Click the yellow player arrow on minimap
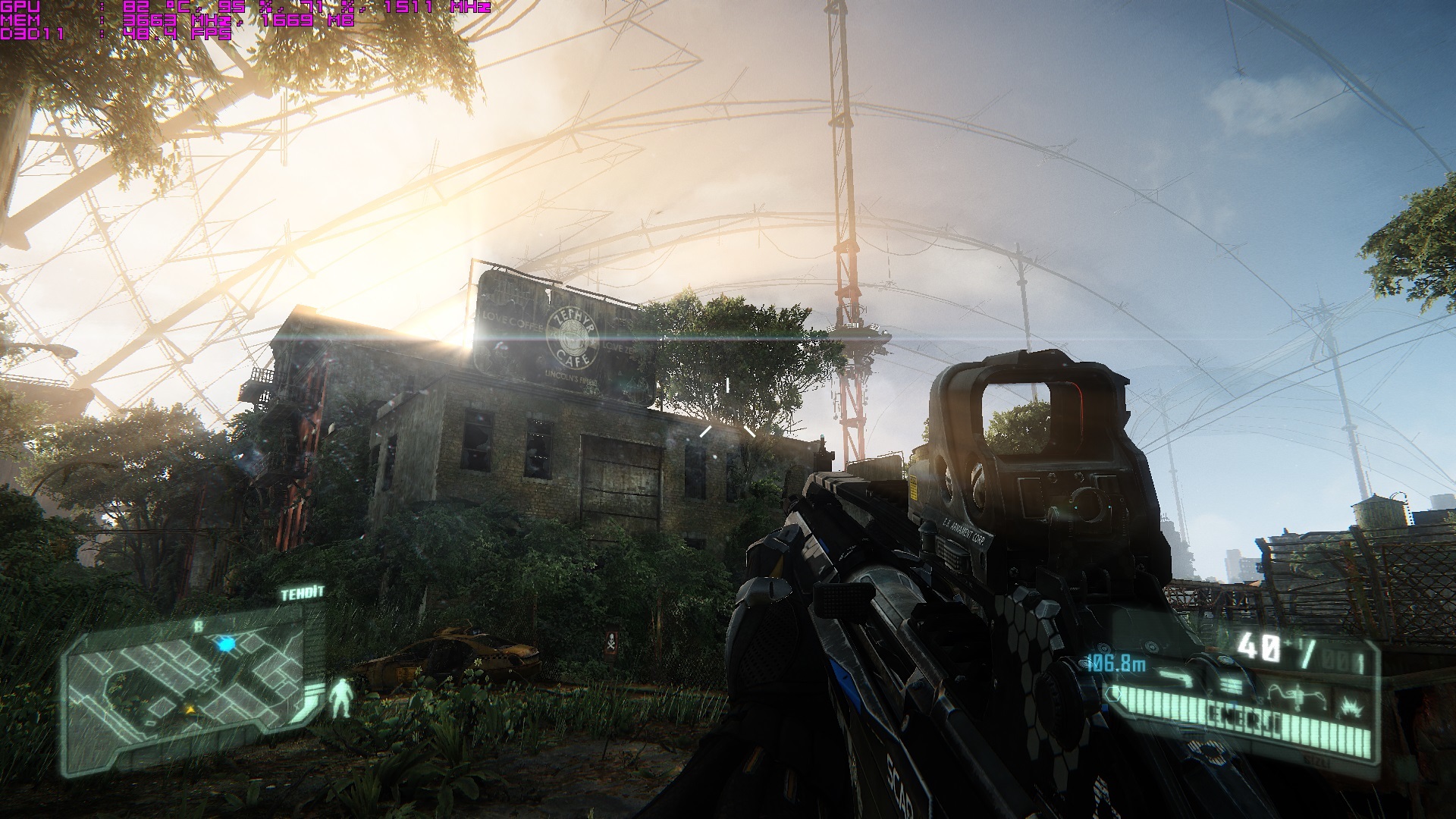Image resolution: width=1456 pixels, height=819 pixels. pyautogui.click(x=190, y=708)
